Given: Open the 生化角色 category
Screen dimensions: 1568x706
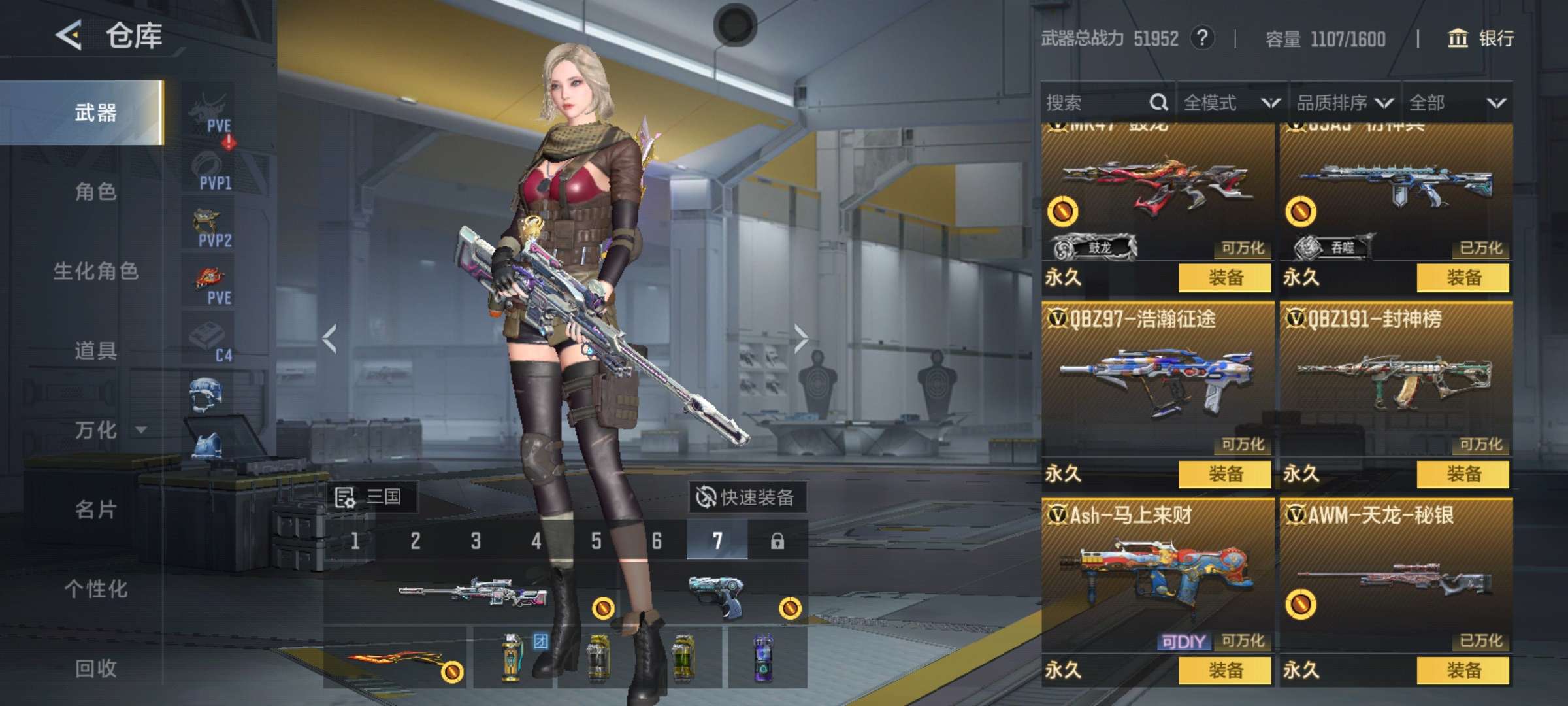Looking at the screenshot, I should (95, 271).
